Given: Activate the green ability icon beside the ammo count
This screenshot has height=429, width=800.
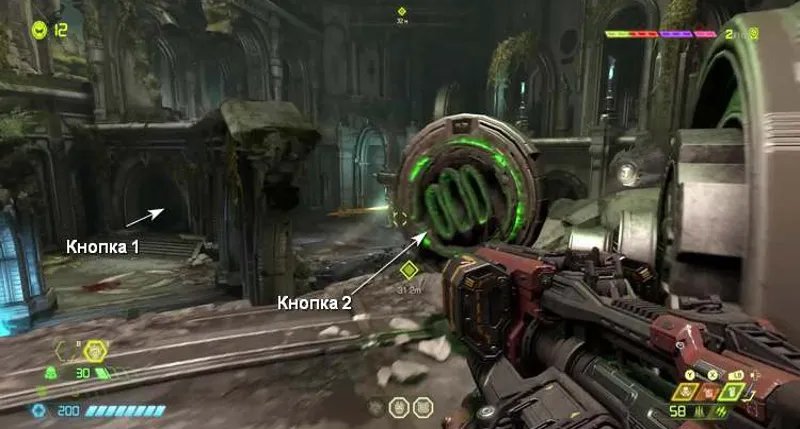Looking at the screenshot, I should tap(730, 392).
